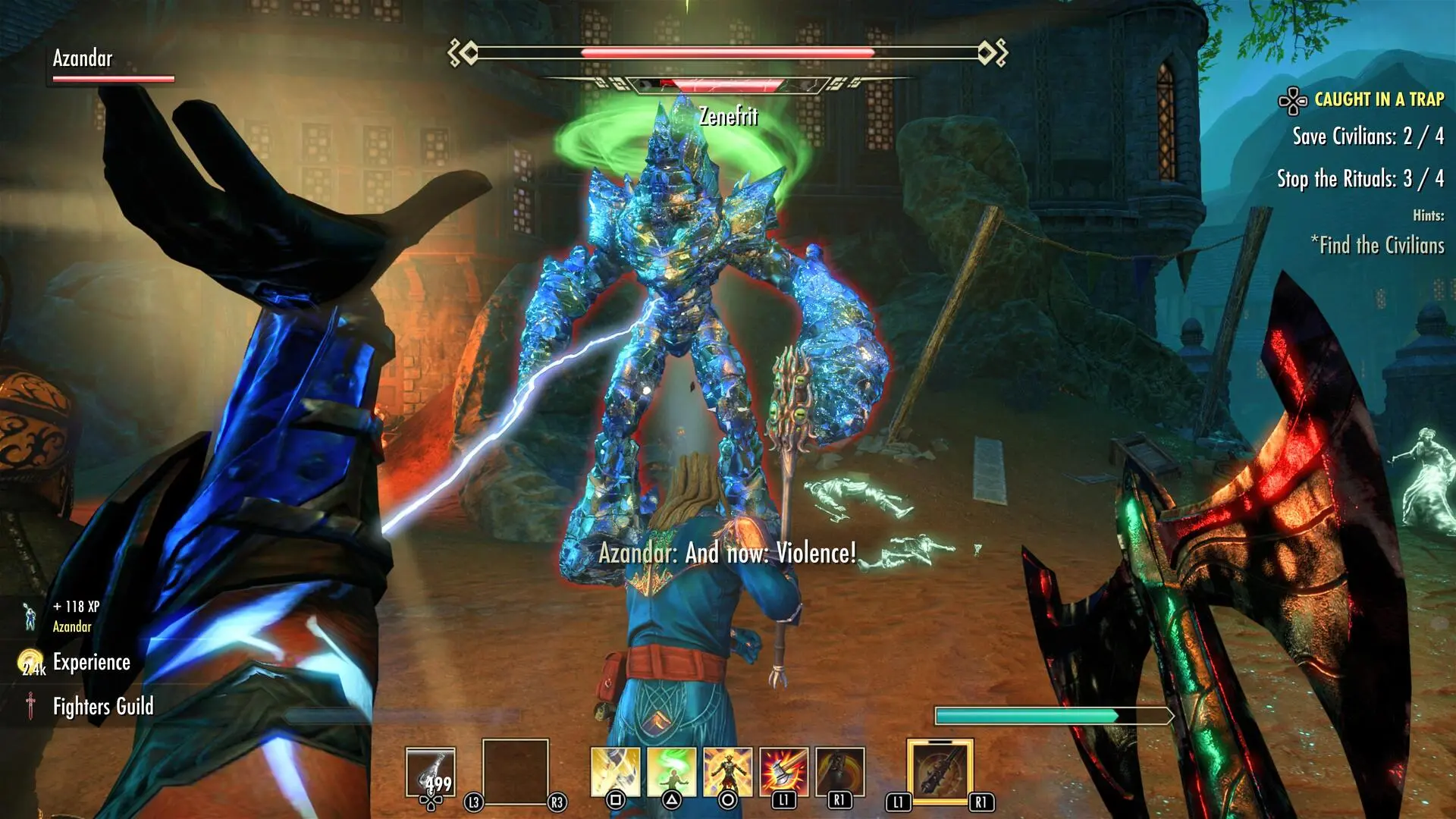Select the +118 XP Azandar rapport entry
Viewport: 1456px width, 819px height.
point(75,616)
